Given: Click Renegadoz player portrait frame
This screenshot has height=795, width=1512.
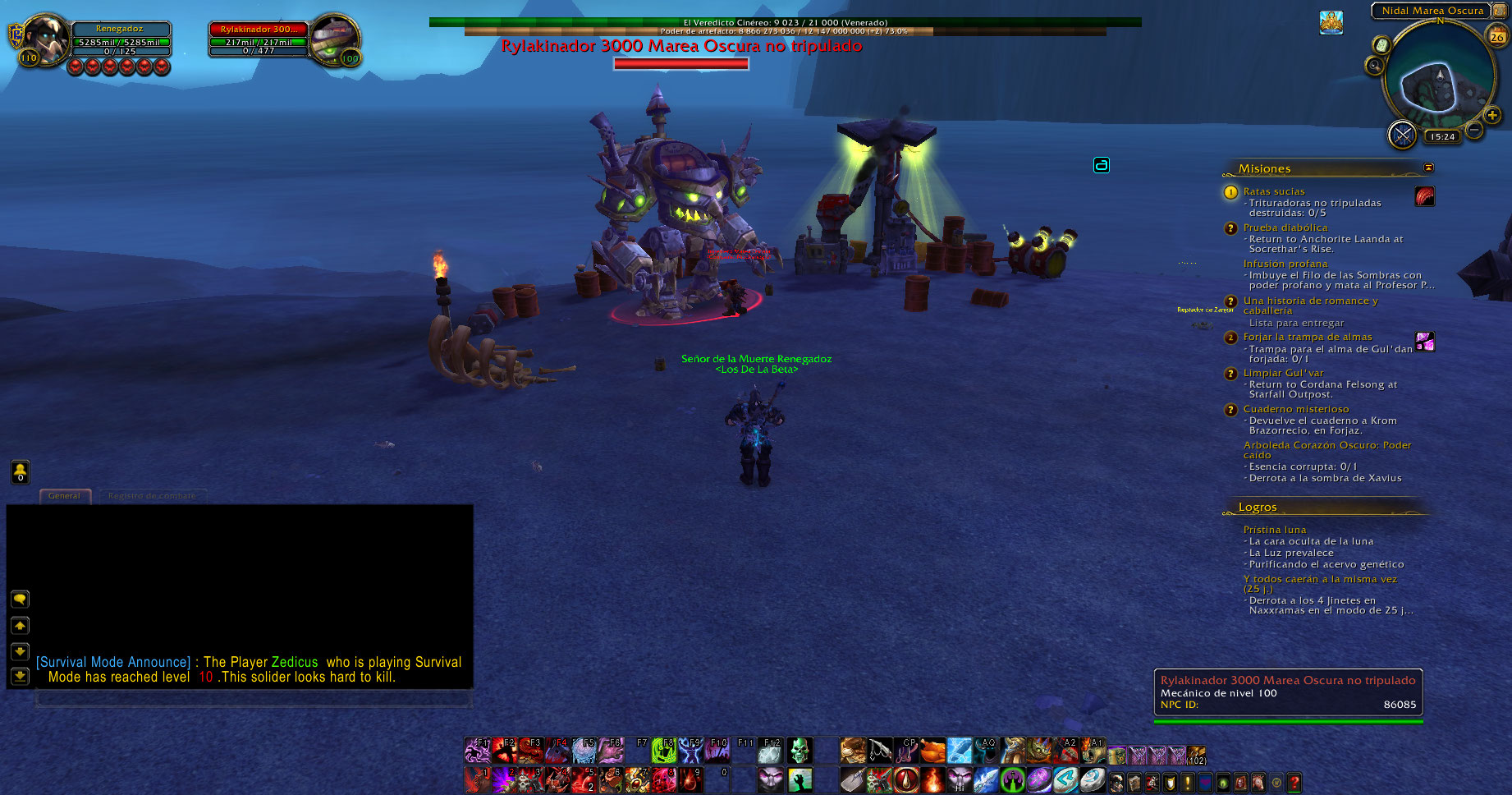Looking at the screenshot, I should [46, 38].
